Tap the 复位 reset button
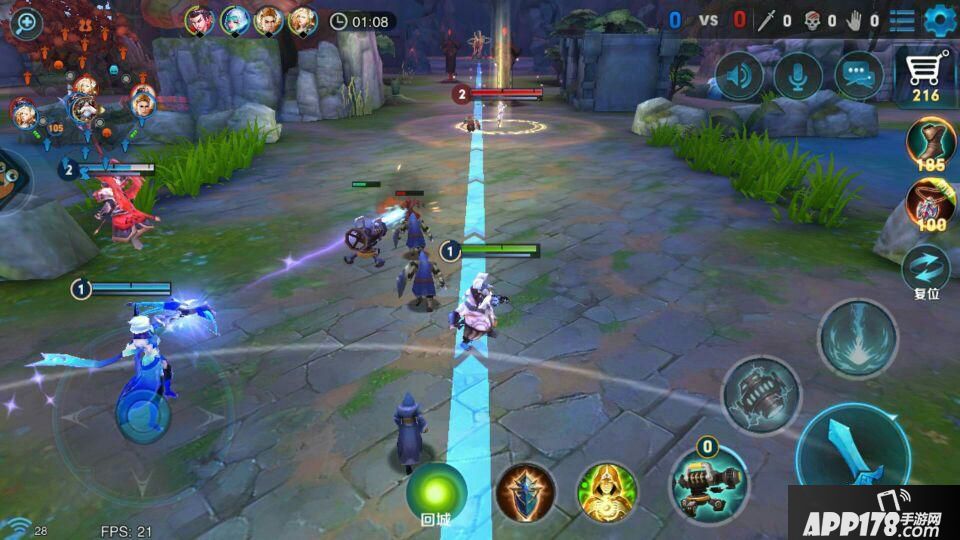This screenshot has width=960, height=540. (x=925, y=270)
